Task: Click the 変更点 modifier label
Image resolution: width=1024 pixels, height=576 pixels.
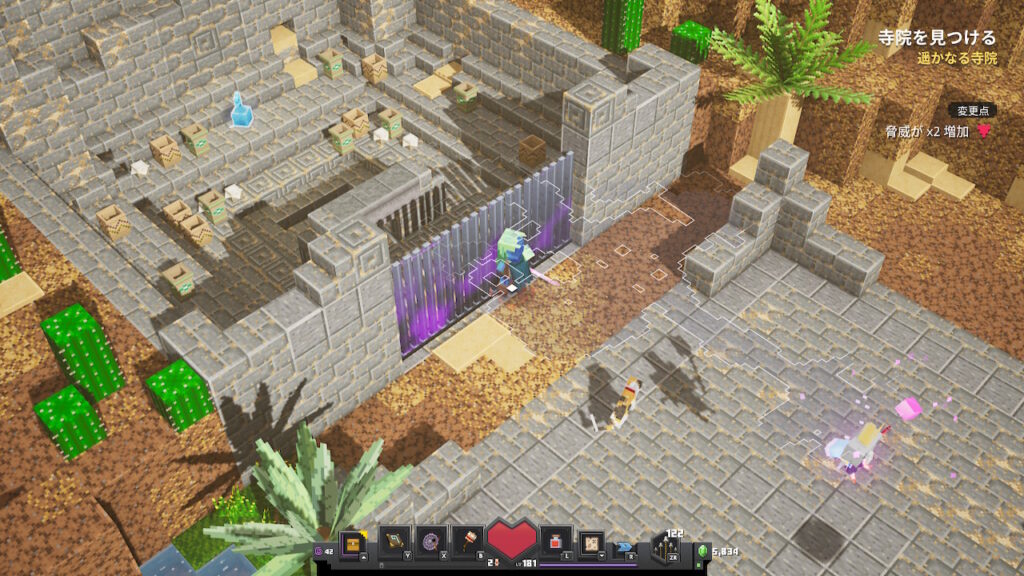Action: [972, 110]
